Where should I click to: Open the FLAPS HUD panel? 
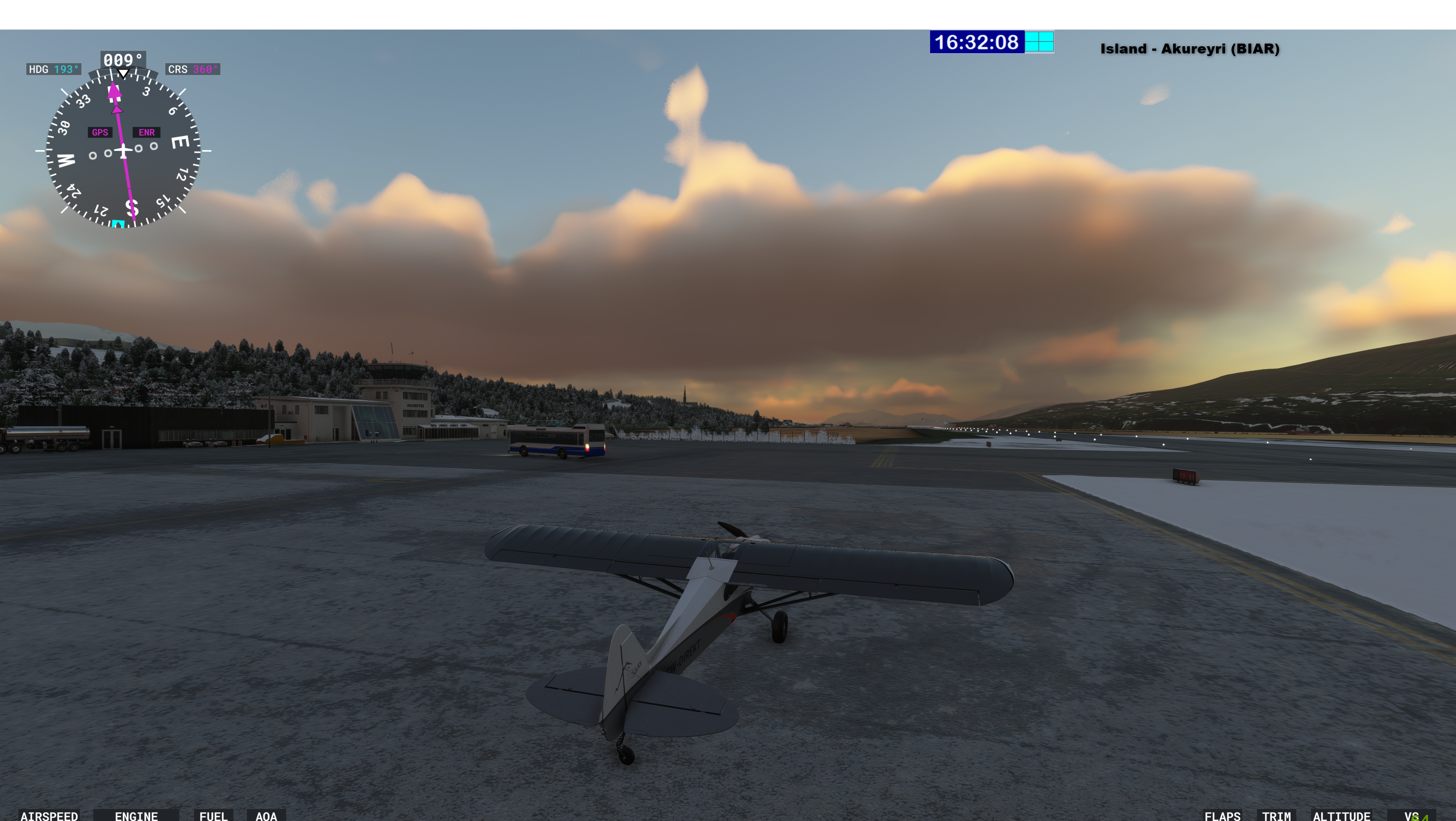[1222, 815]
